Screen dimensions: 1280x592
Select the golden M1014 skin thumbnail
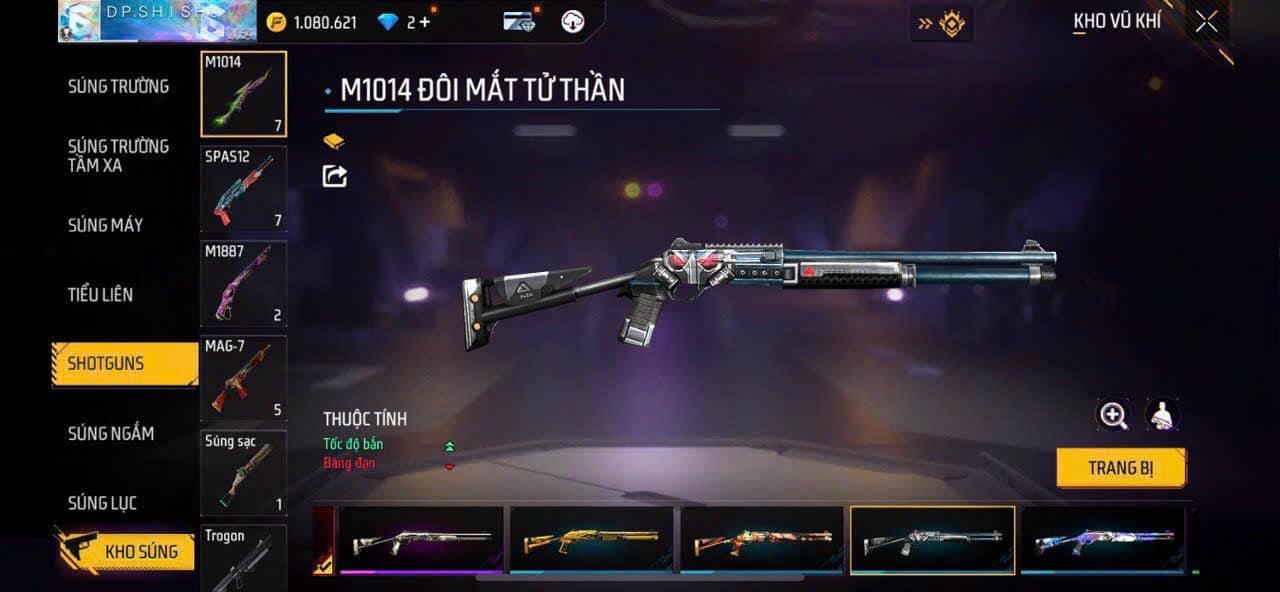[x=591, y=539]
